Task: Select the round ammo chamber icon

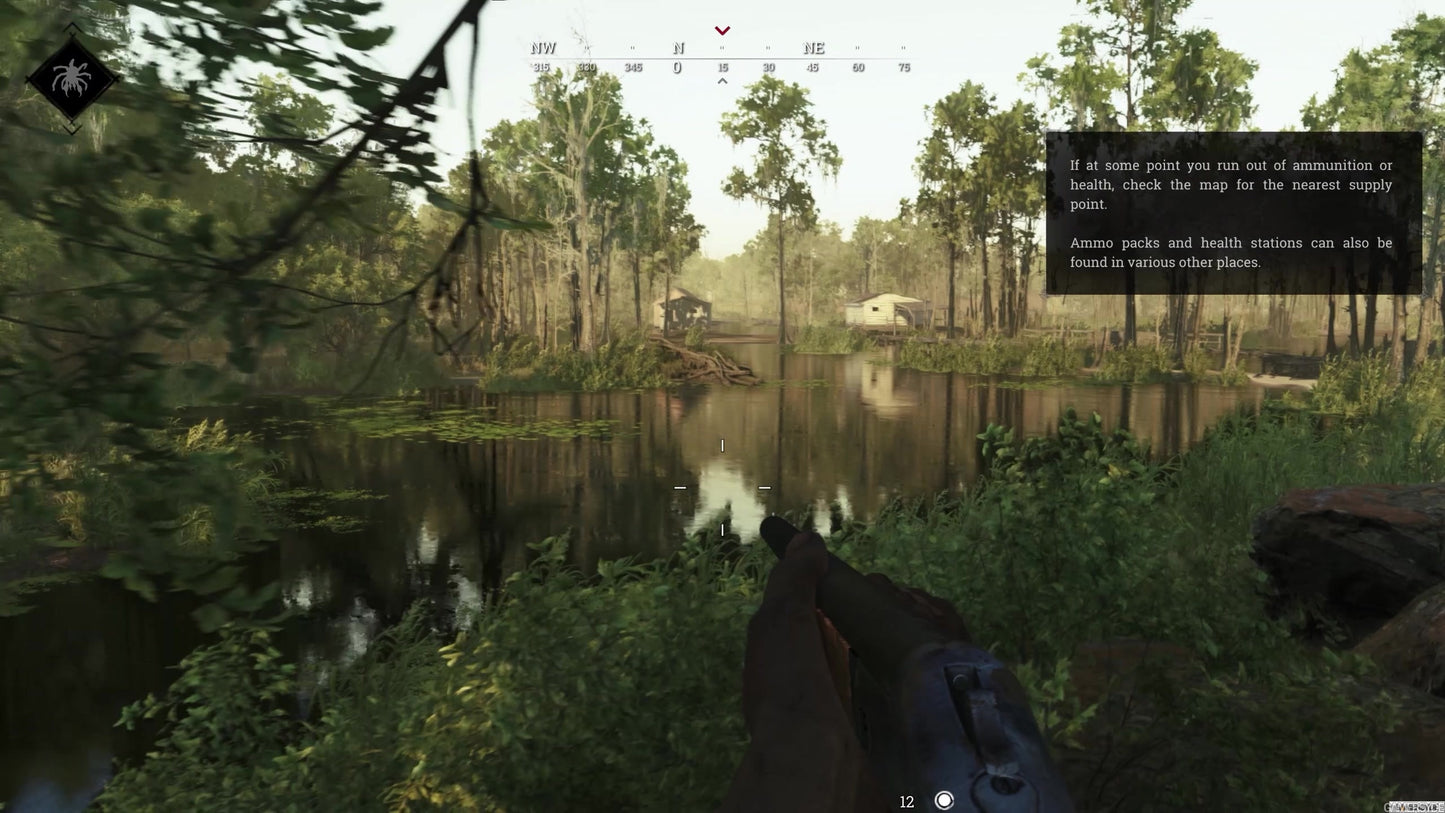Action: coord(942,799)
